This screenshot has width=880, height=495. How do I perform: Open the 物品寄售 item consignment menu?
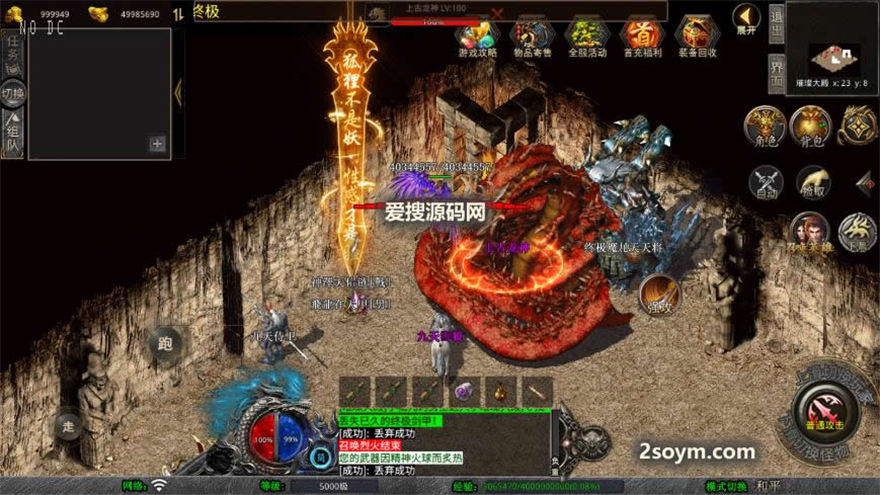(532, 36)
